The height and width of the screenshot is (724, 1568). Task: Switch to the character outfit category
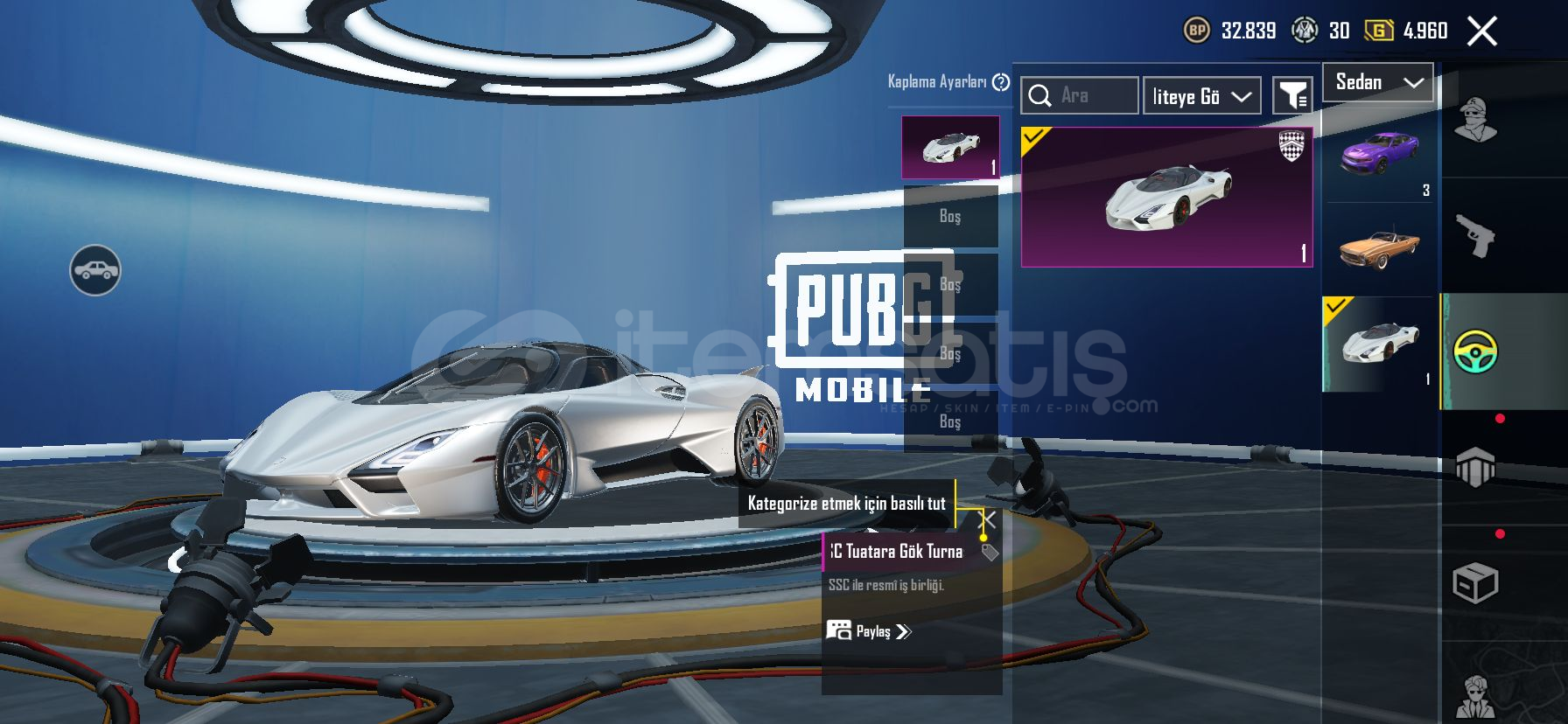[x=1475, y=119]
